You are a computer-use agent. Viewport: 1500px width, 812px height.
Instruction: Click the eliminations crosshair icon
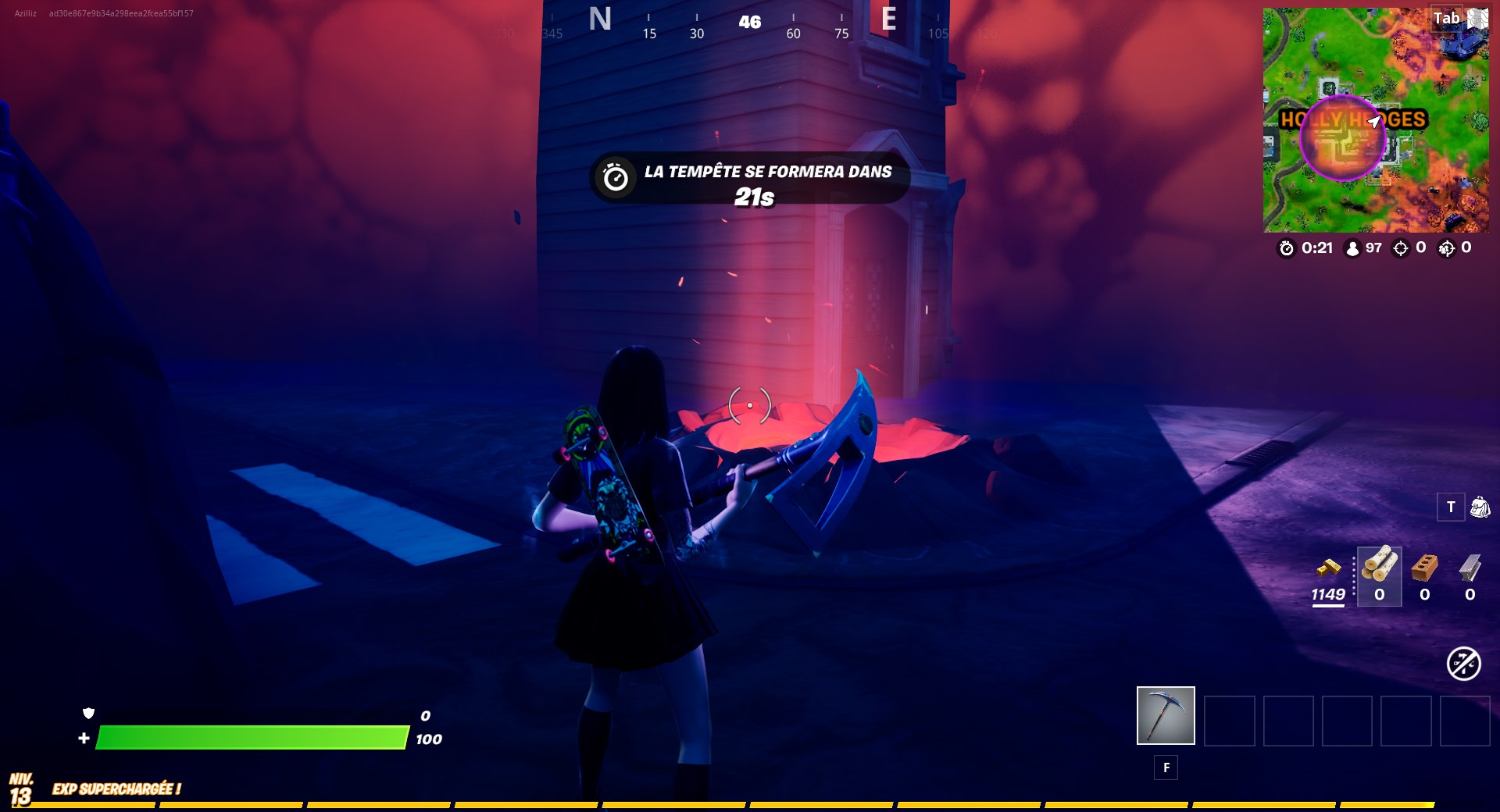[x=1399, y=250]
